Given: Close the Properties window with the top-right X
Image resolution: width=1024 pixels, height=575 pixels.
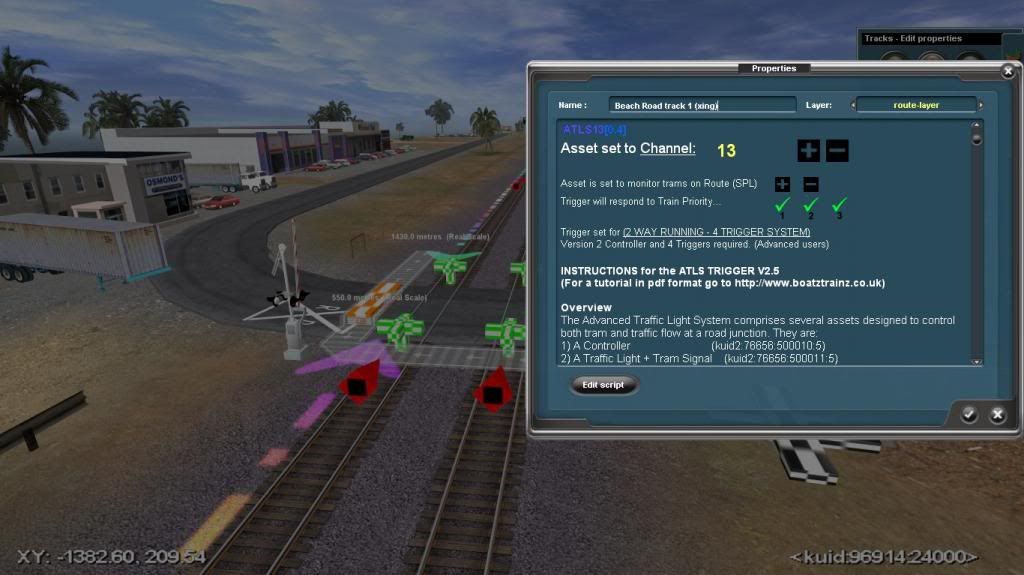Looking at the screenshot, I should [x=1007, y=72].
